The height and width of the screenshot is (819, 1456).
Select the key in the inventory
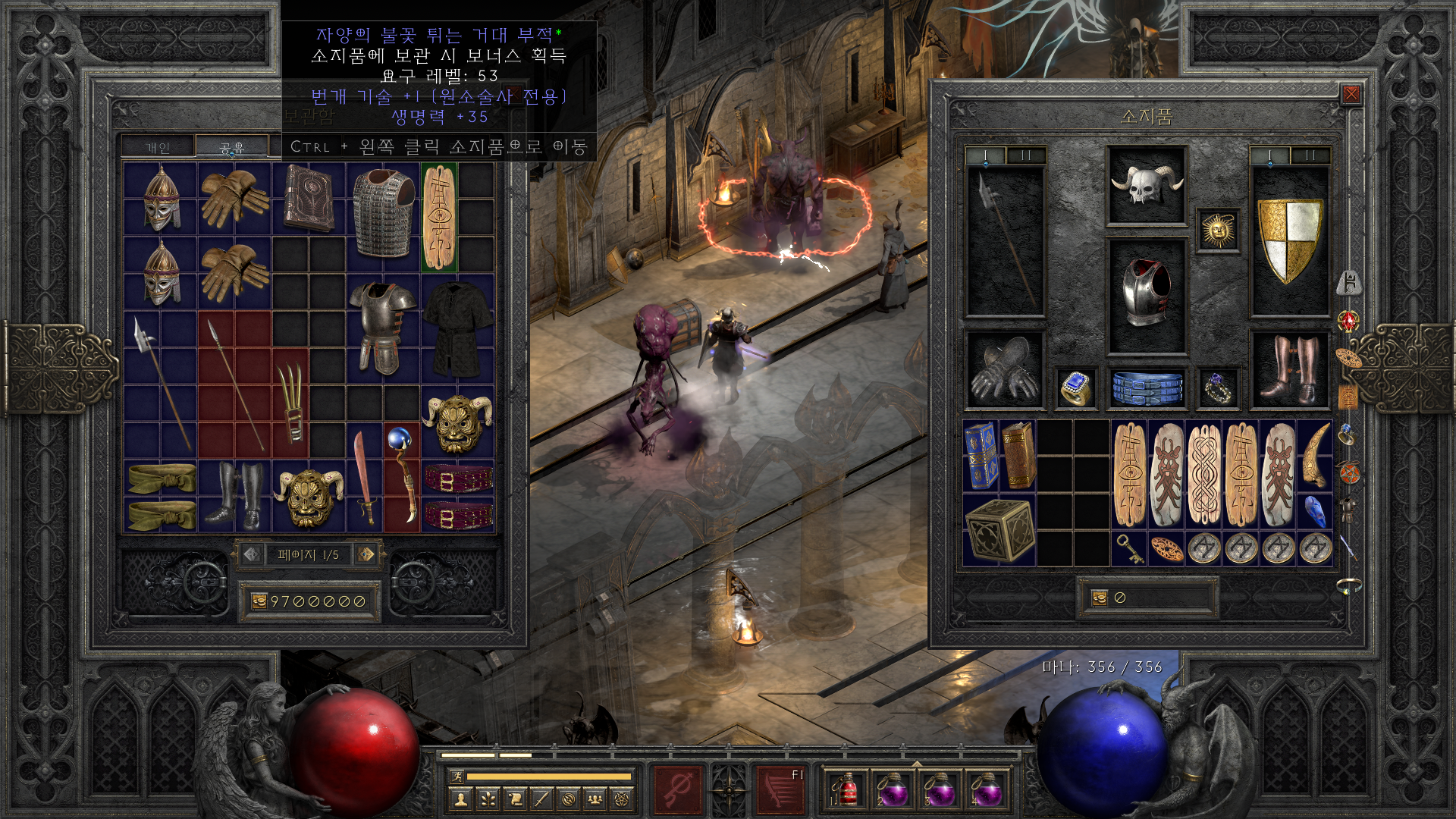pos(1129,548)
